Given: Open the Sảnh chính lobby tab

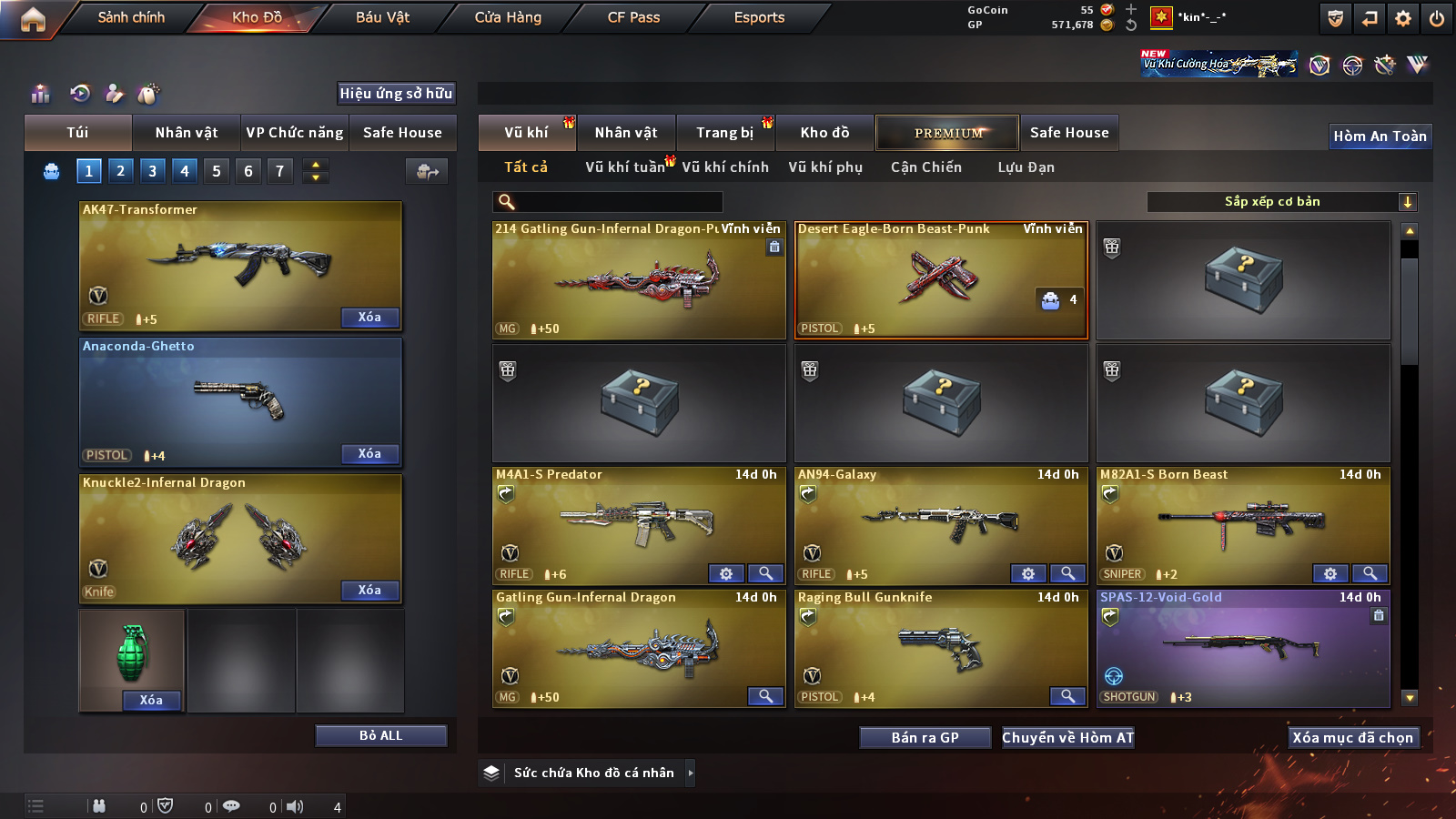Looking at the screenshot, I should click(131, 17).
